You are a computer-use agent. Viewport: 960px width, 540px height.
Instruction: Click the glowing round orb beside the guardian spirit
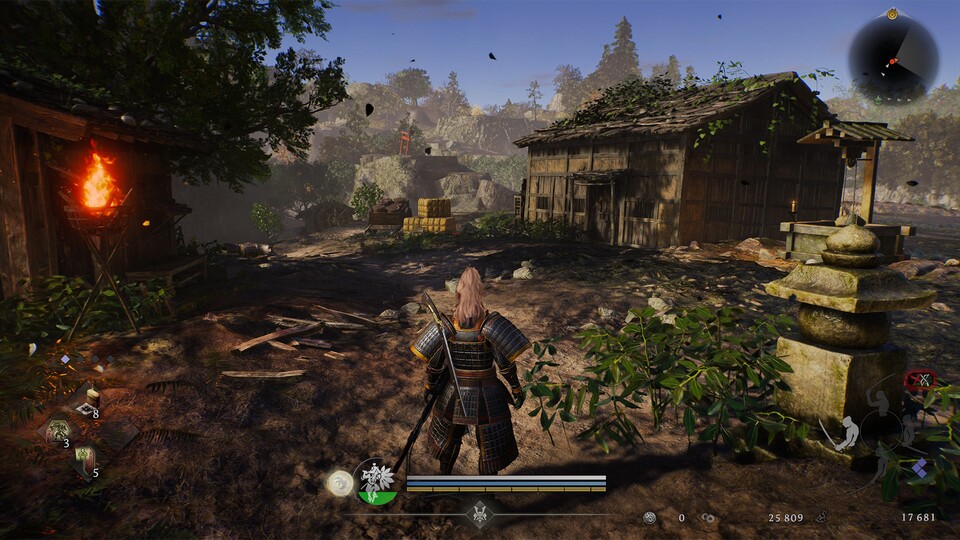click(x=340, y=483)
